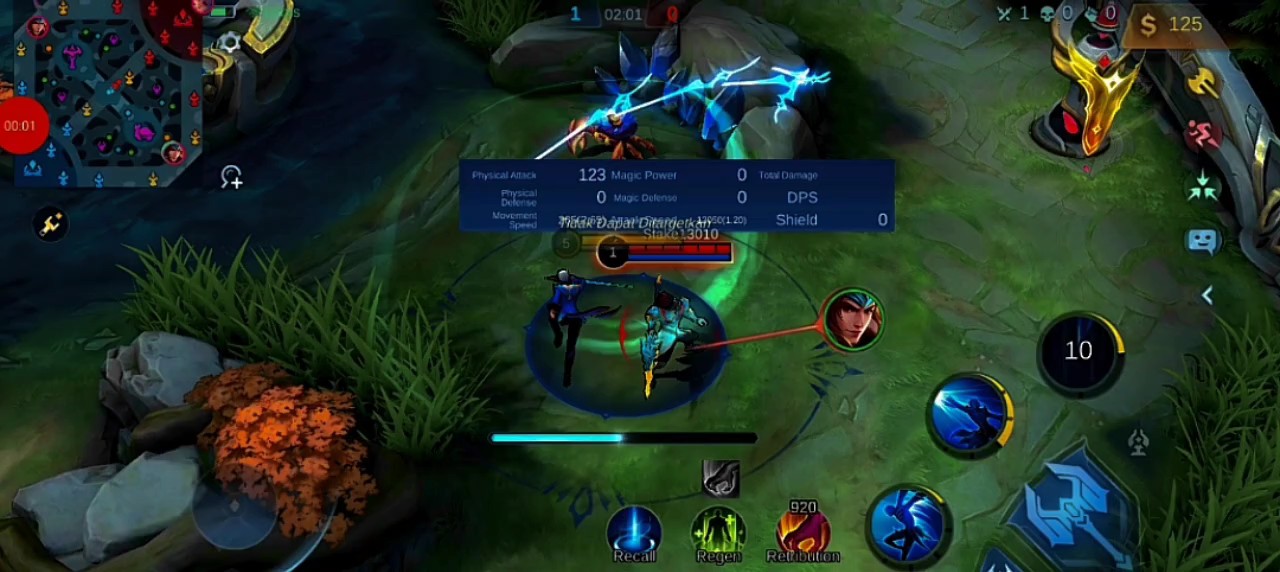Toggle the camera lock-on plus icon
The height and width of the screenshot is (572, 1280).
point(231,178)
